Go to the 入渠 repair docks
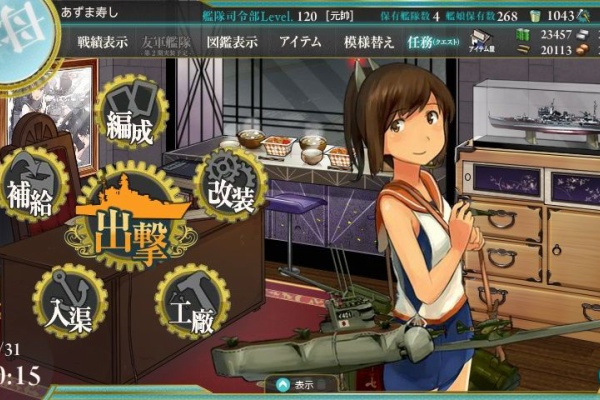Screen dimensions: 600x400 [69, 303]
